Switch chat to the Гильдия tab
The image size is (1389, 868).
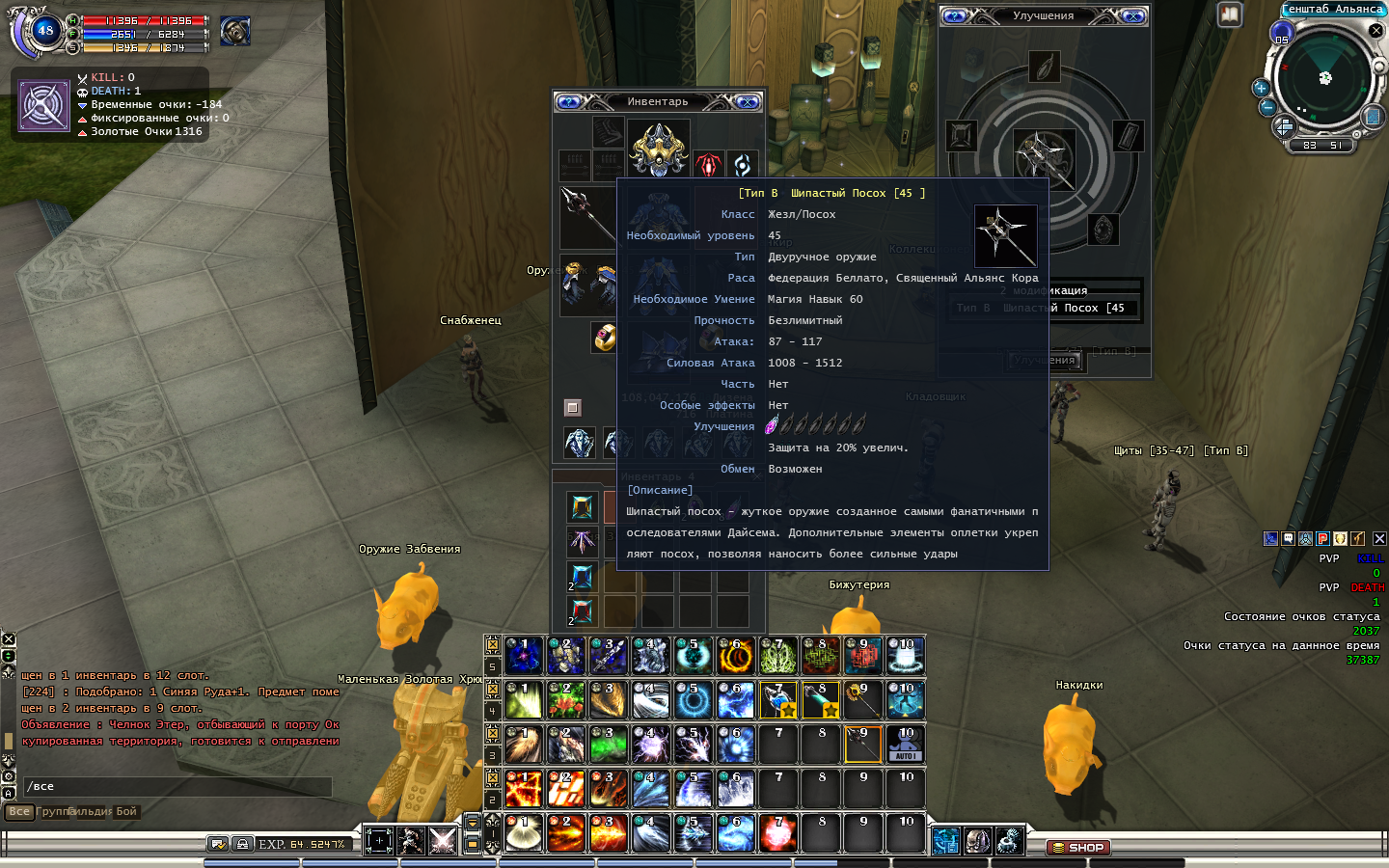click(90, 812)
